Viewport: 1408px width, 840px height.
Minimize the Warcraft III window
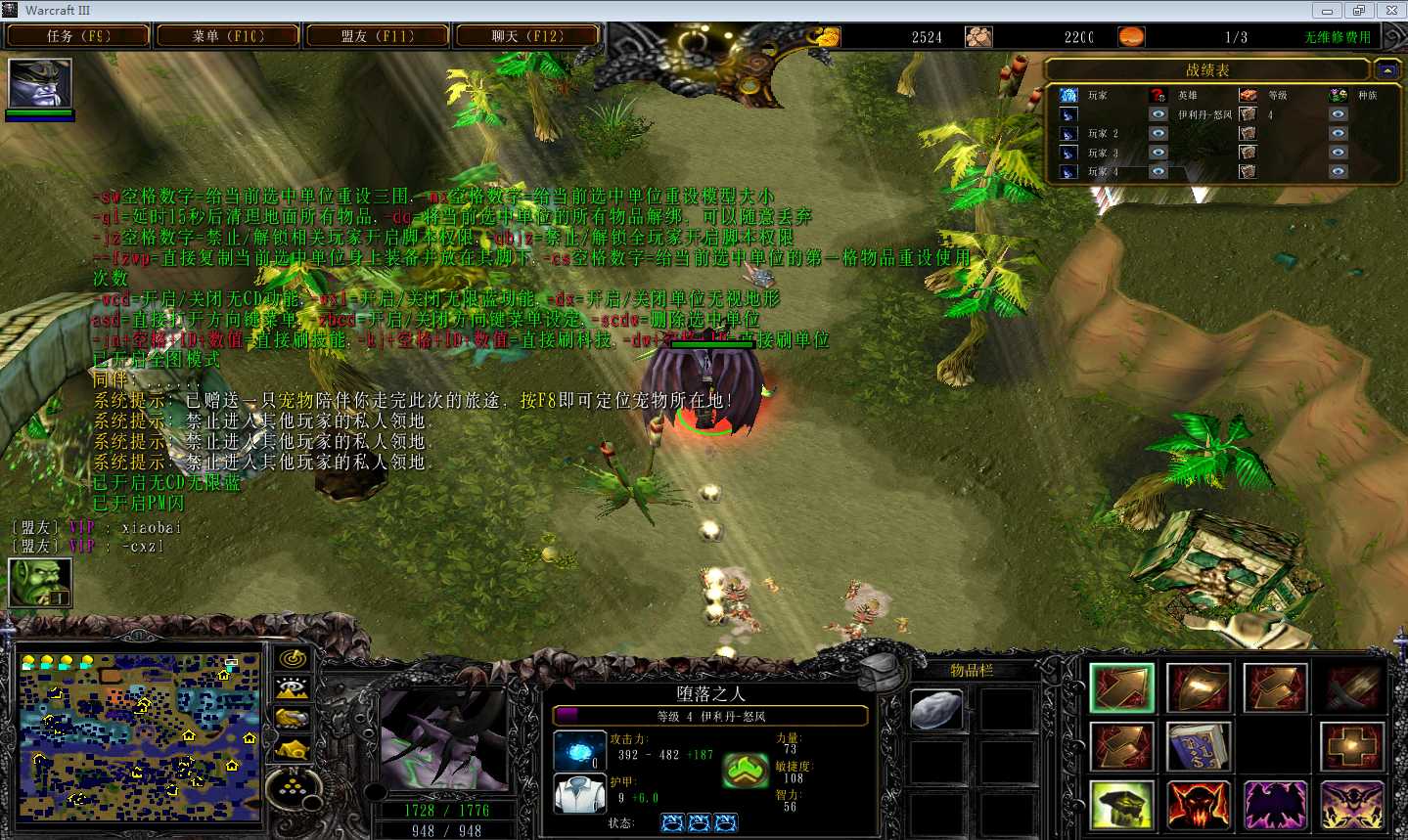pyautogui.click(x=1327, y=11)
